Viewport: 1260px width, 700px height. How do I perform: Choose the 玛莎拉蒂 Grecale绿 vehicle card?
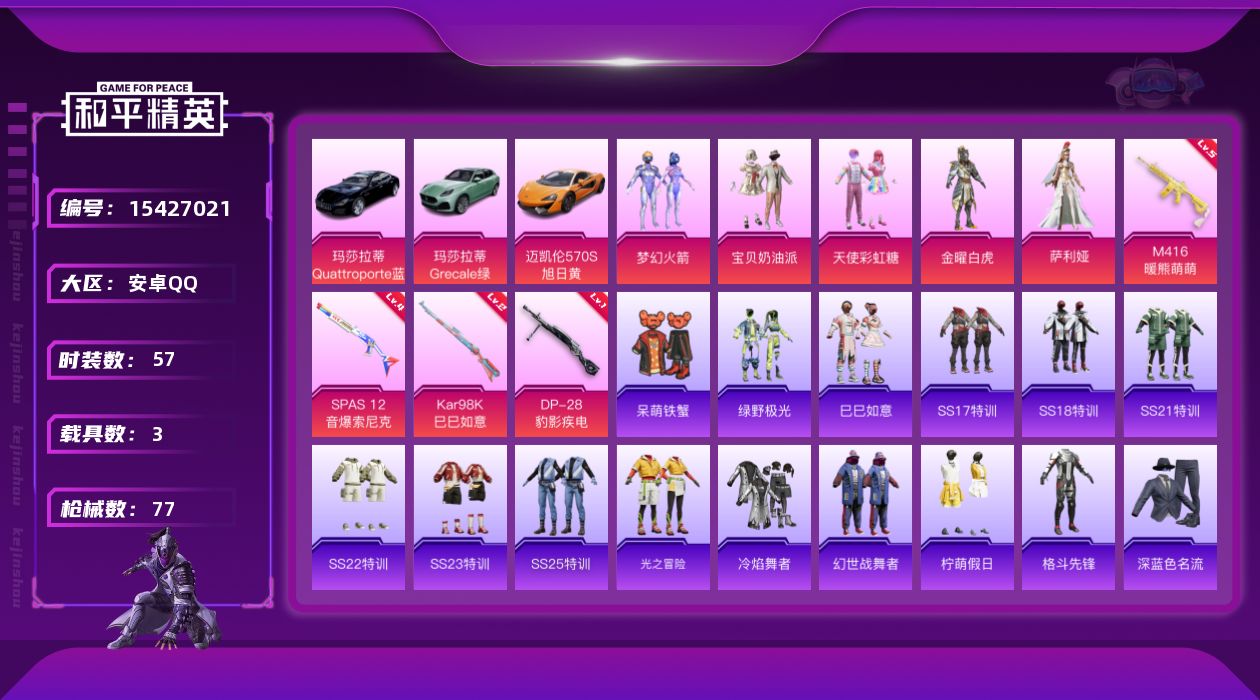coord(460,211)
